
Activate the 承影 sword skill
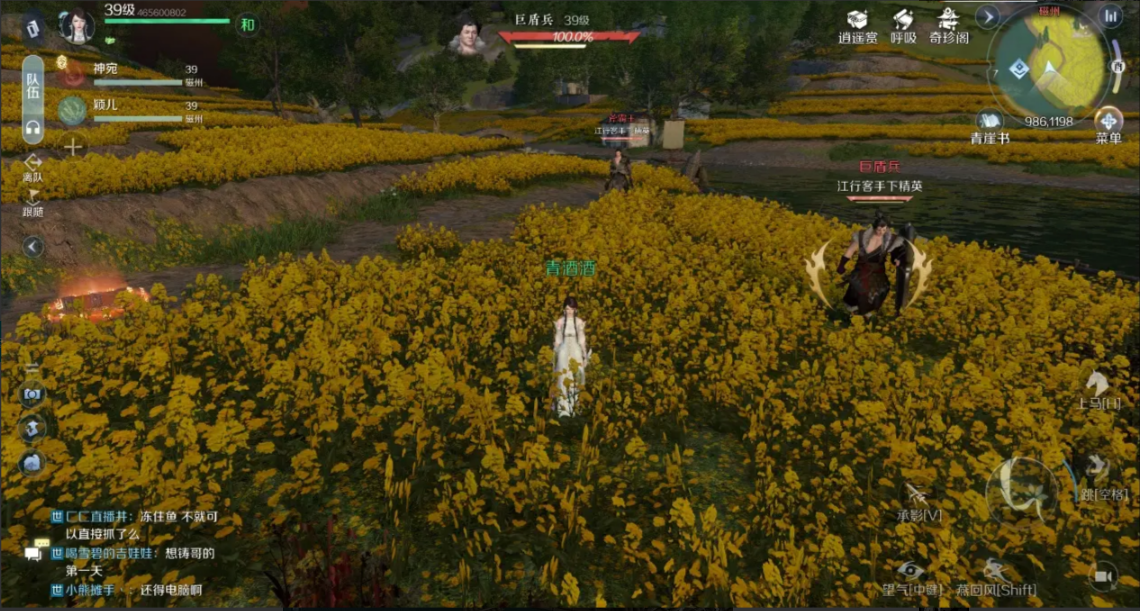[x=917, y=497]
